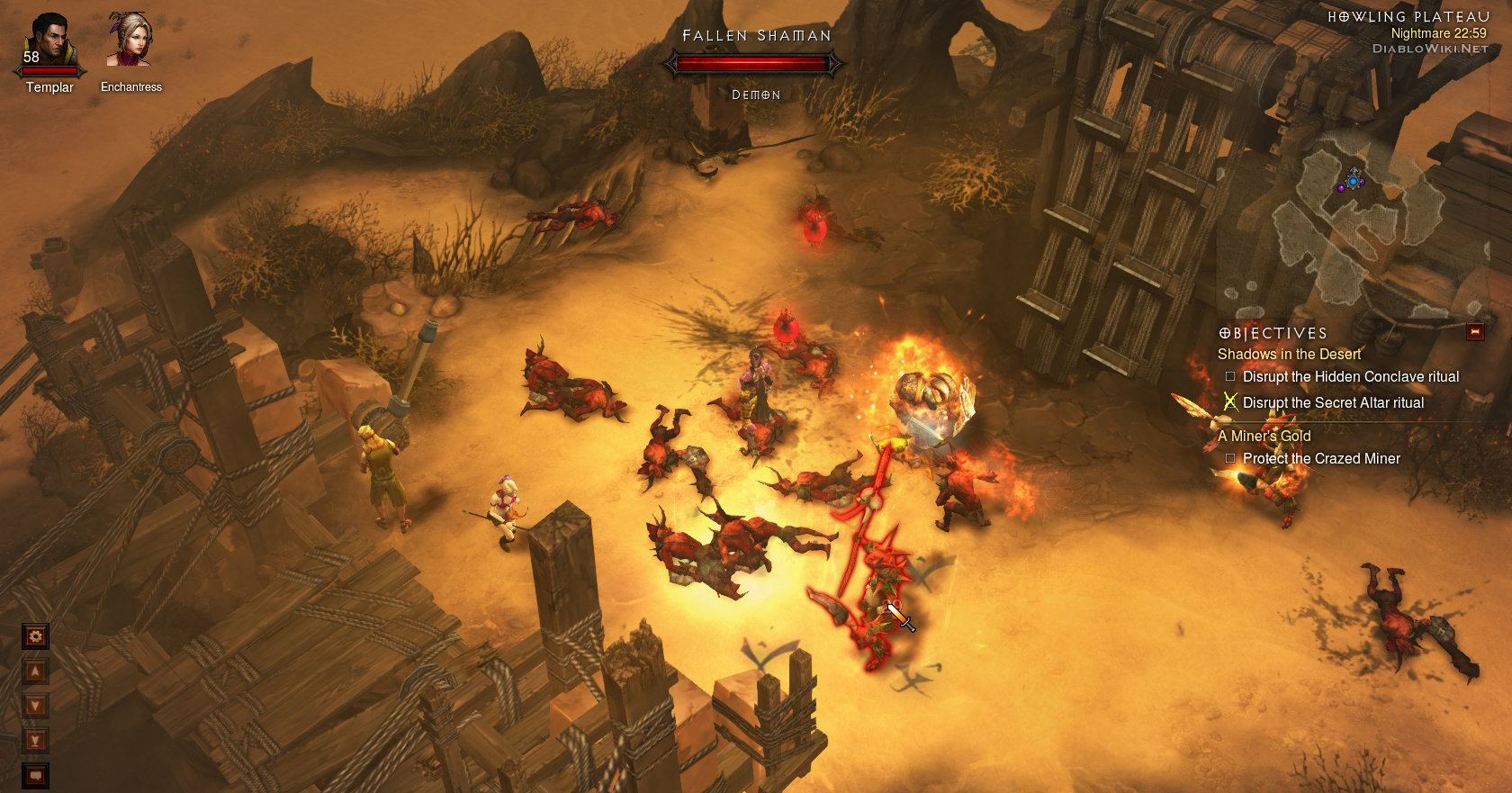Screen dimensions: 1512x793
Task: Collapse the Objectives tracker panel
Action: (x=1474, y=332)
